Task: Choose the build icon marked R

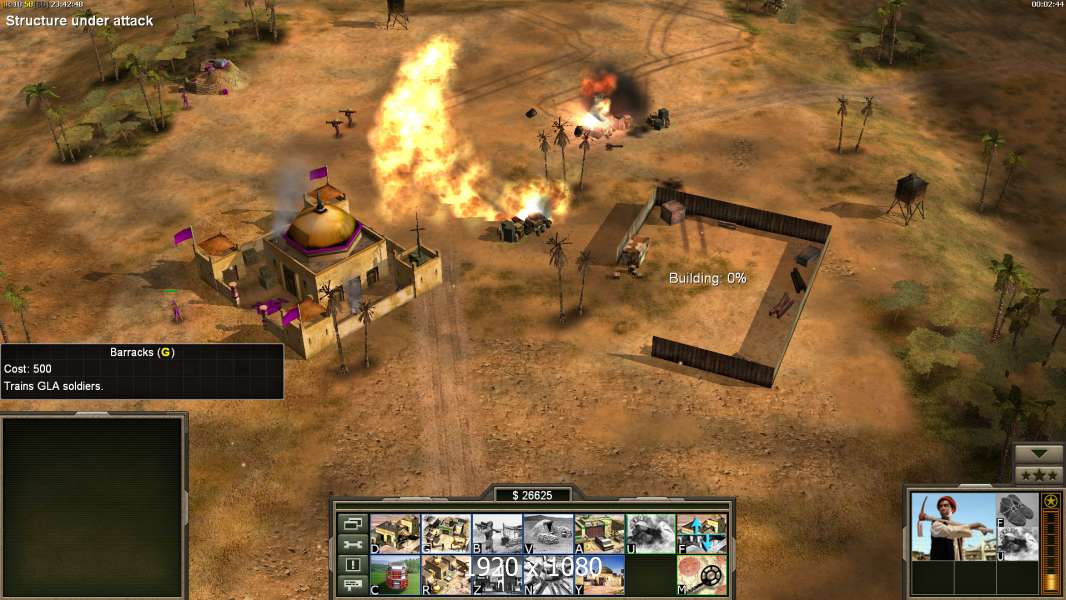Action: coord(447,575)
